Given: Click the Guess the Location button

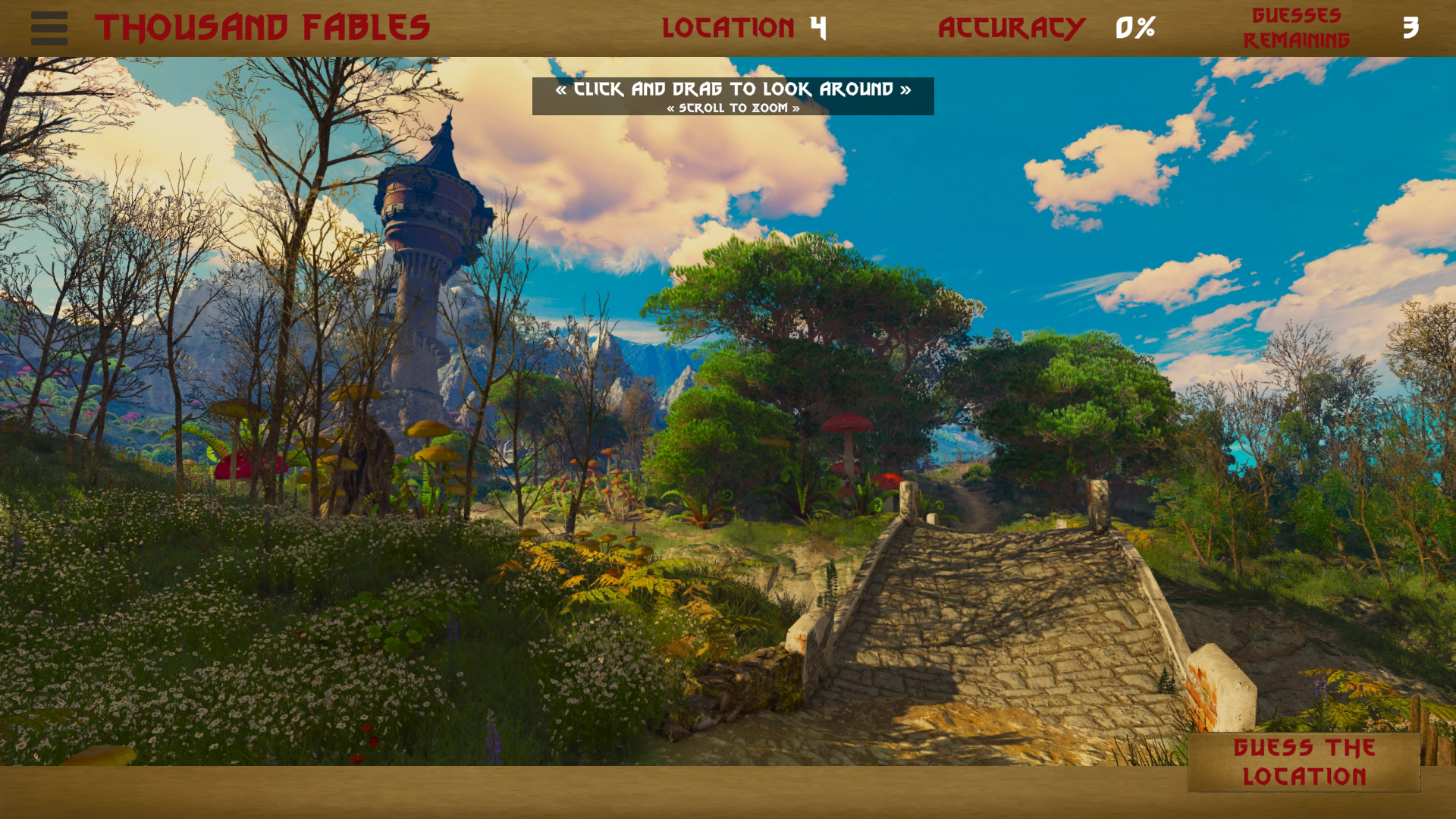Looking at the screenshot, I should click(x=1304, y=762).
